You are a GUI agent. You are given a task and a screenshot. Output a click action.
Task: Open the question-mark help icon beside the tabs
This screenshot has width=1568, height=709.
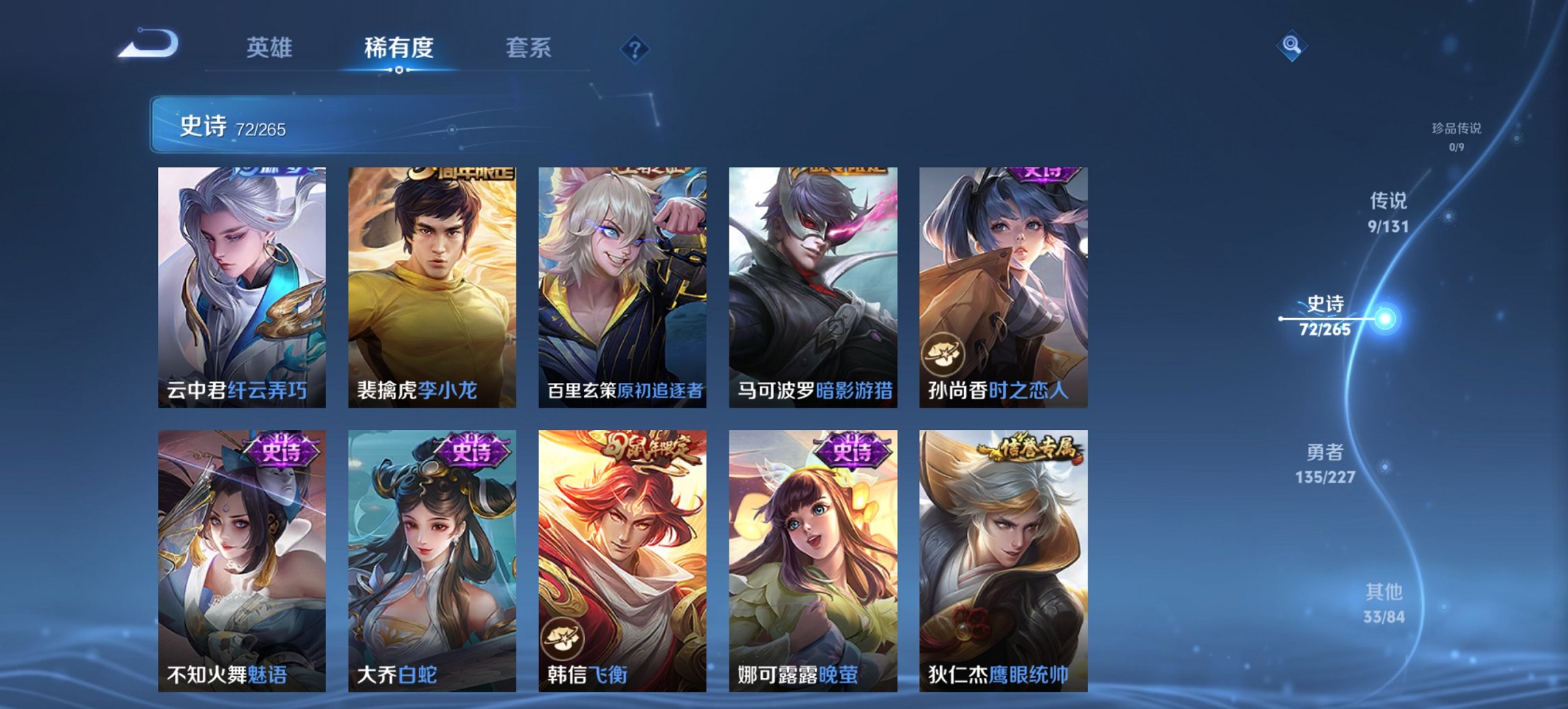click(x=636, y=48)
